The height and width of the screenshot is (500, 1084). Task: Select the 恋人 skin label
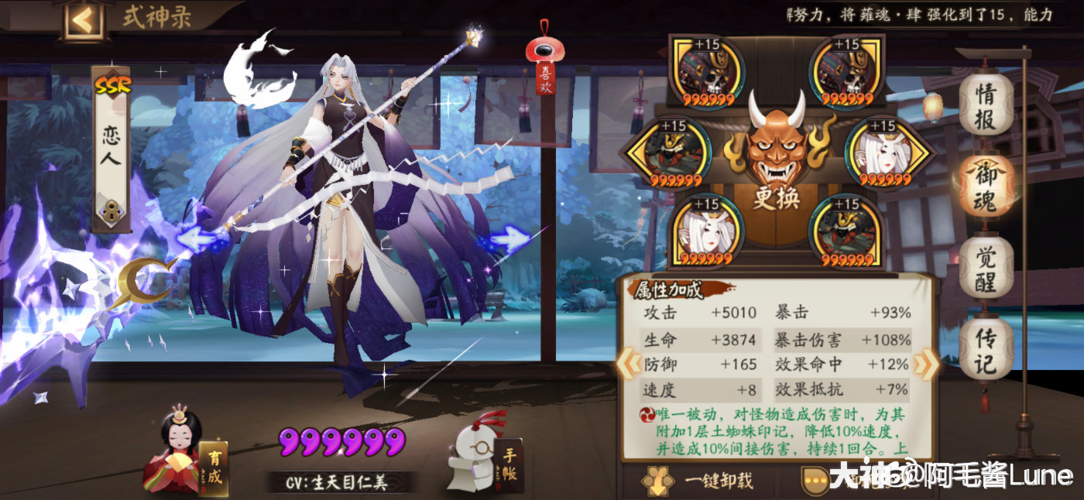[111, 150]
